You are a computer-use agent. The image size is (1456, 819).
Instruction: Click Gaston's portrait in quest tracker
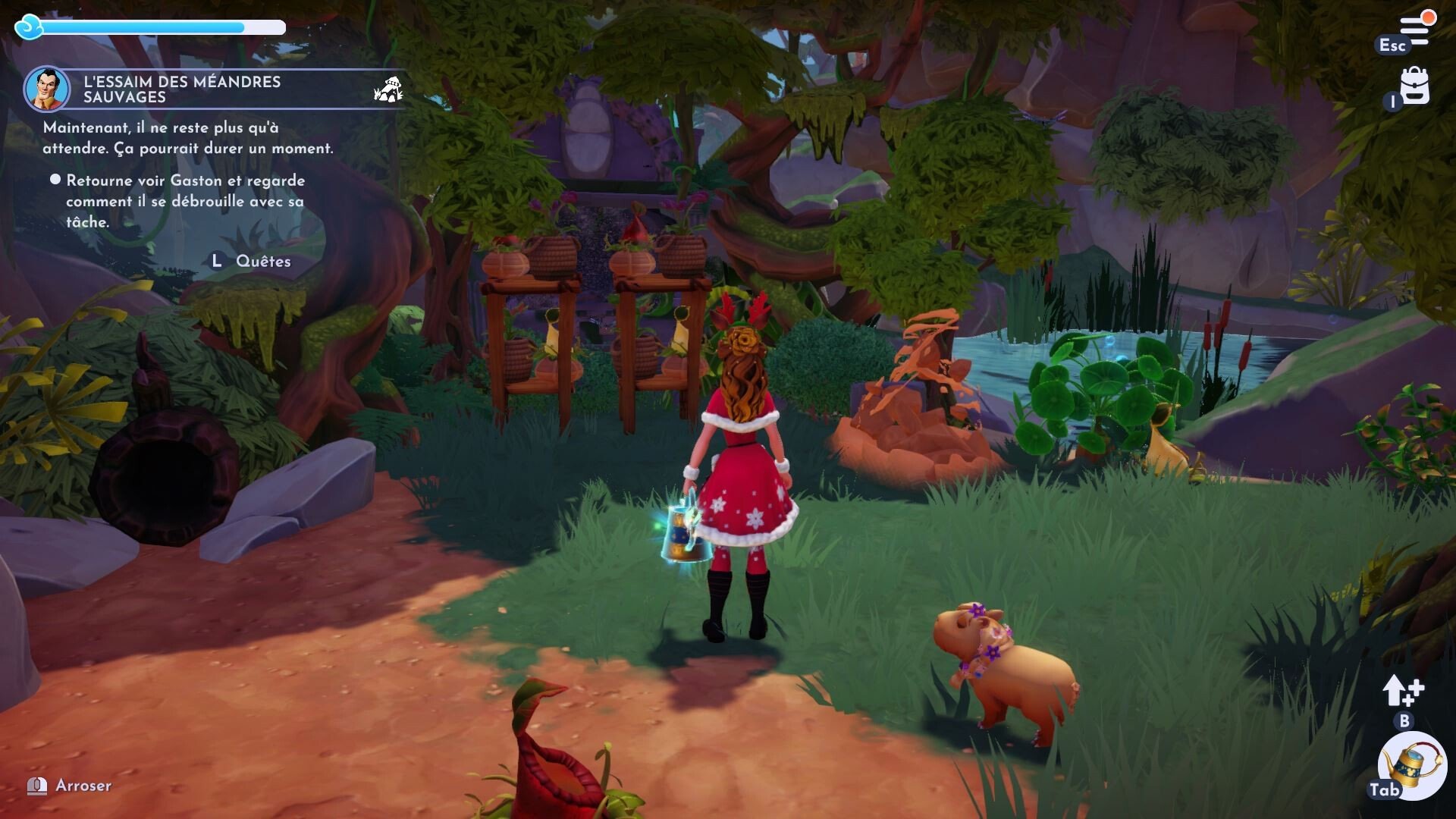47,89
